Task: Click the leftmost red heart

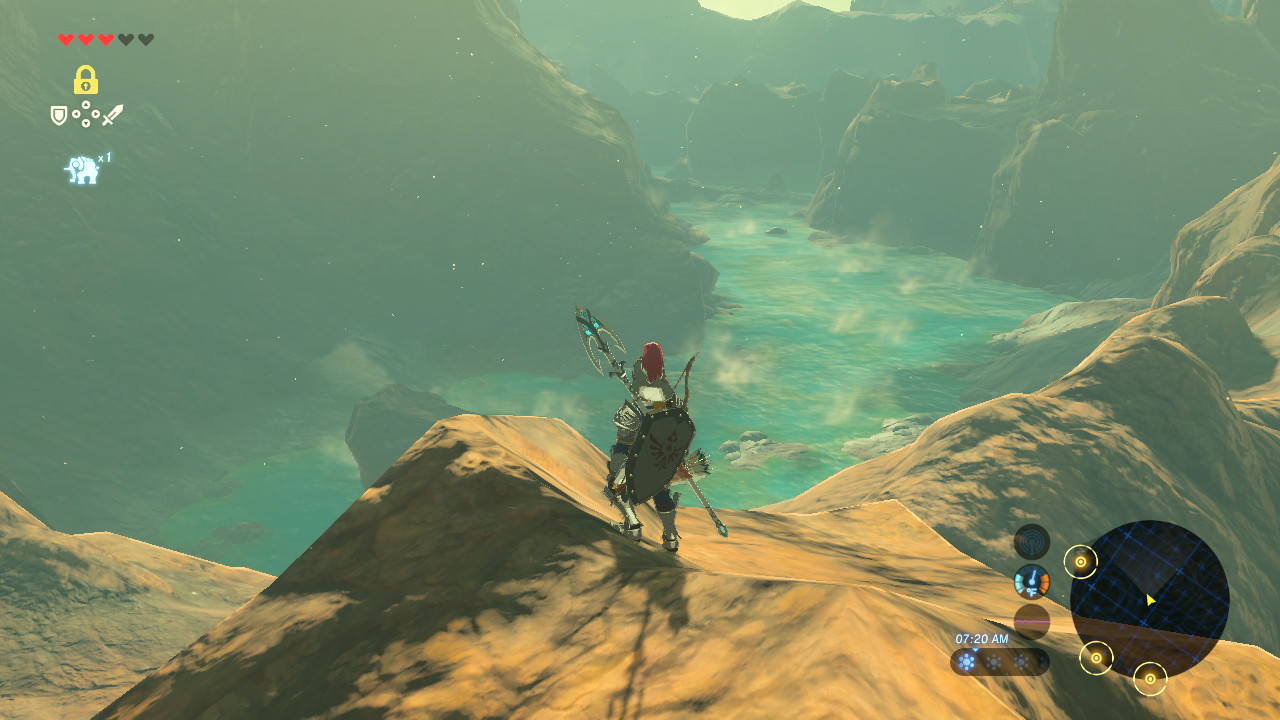Action: coord(66,39)
